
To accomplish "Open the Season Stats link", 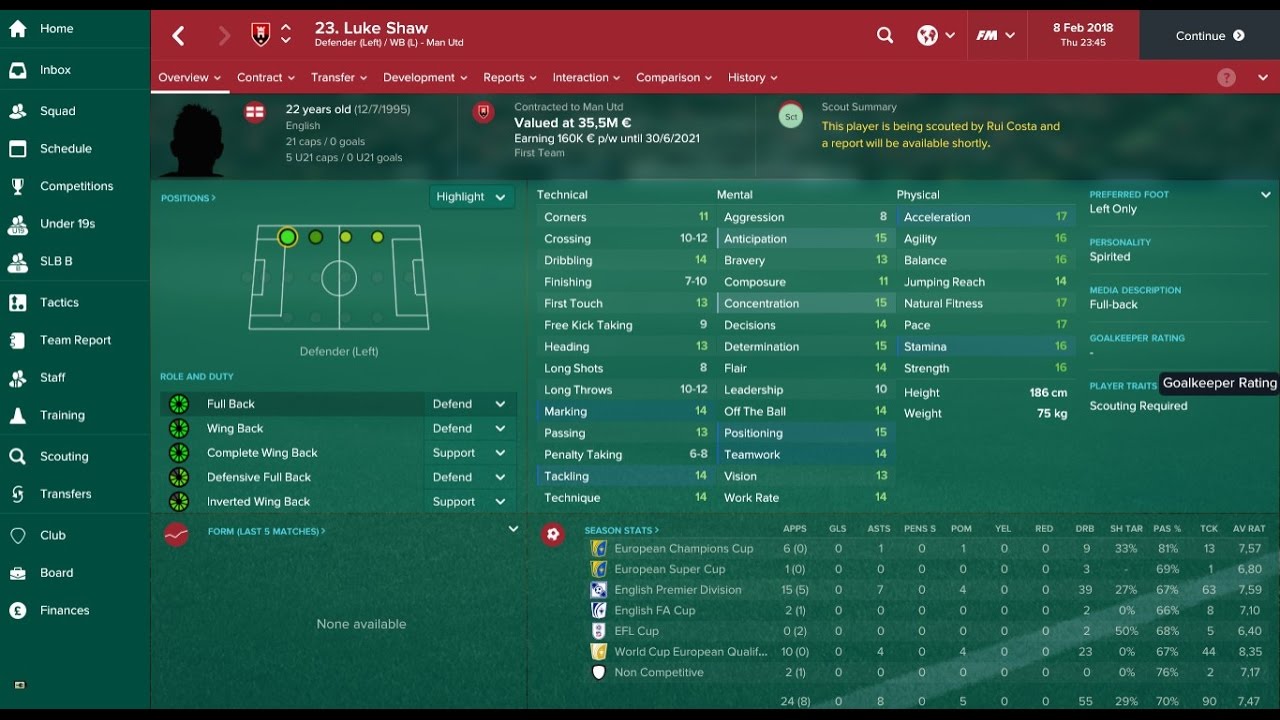I will tap(622, 530).
